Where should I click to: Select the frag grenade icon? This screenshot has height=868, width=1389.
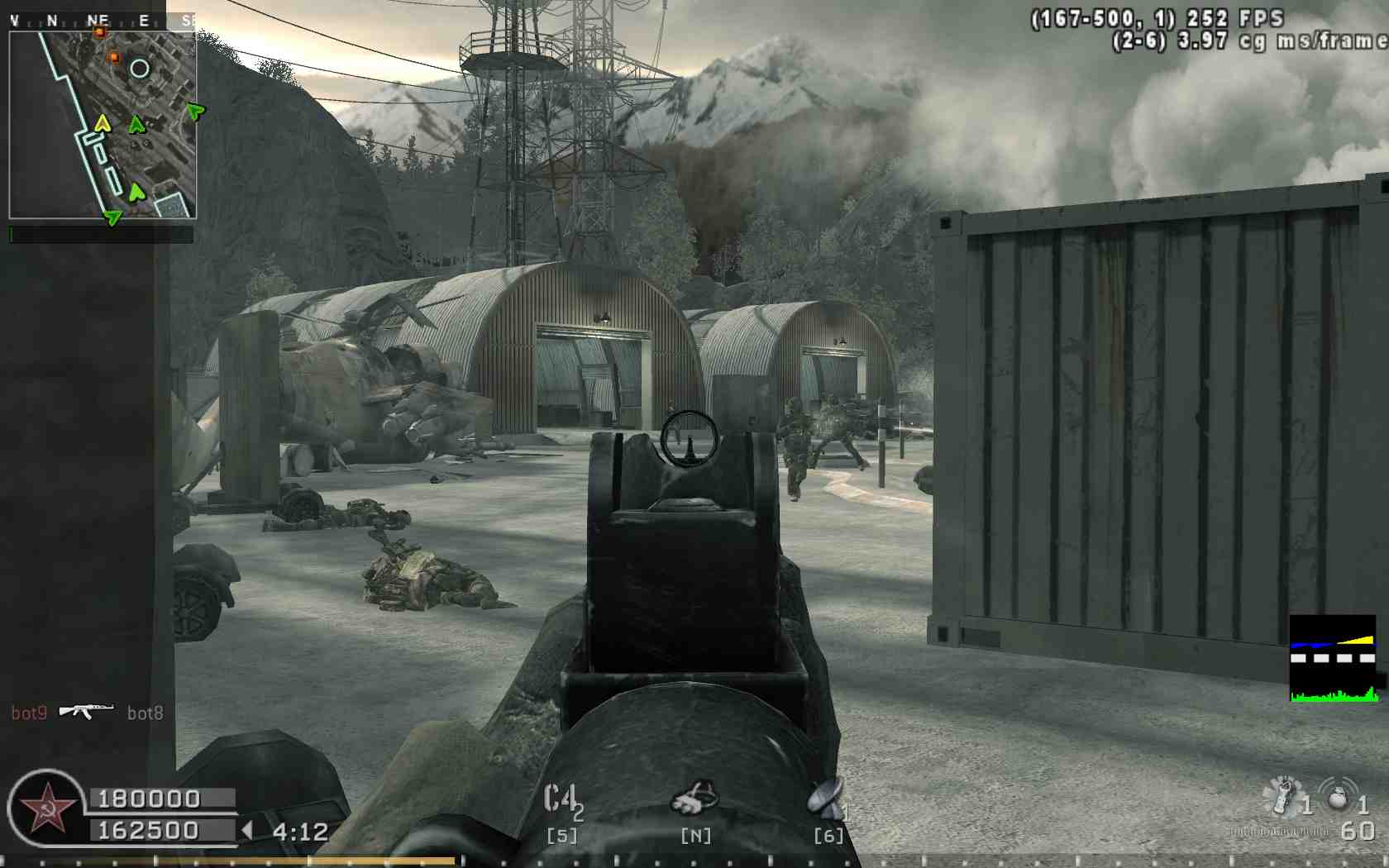coord(1336,795)
